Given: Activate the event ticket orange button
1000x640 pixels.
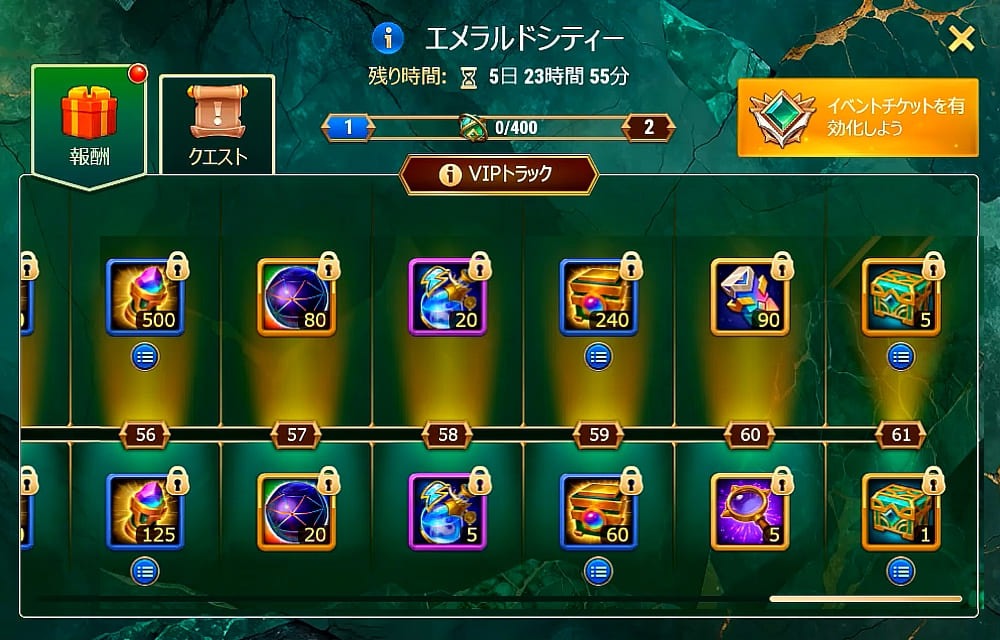Looking at the screenshot, I should click(857, 118).
